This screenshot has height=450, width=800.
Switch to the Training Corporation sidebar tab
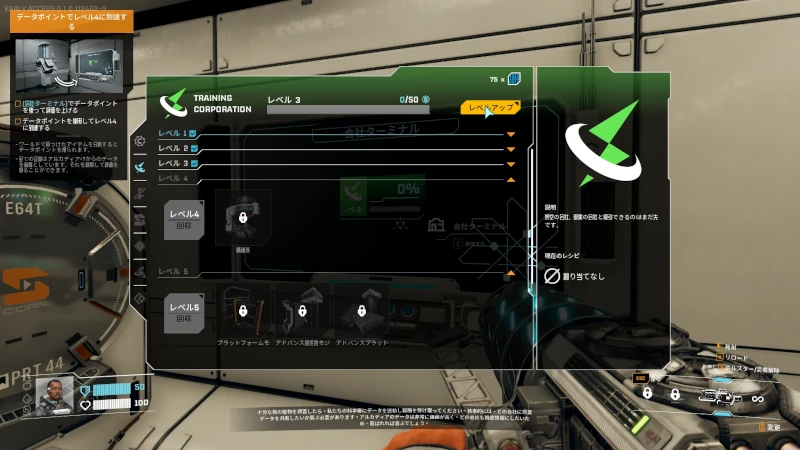click(140, 167)
